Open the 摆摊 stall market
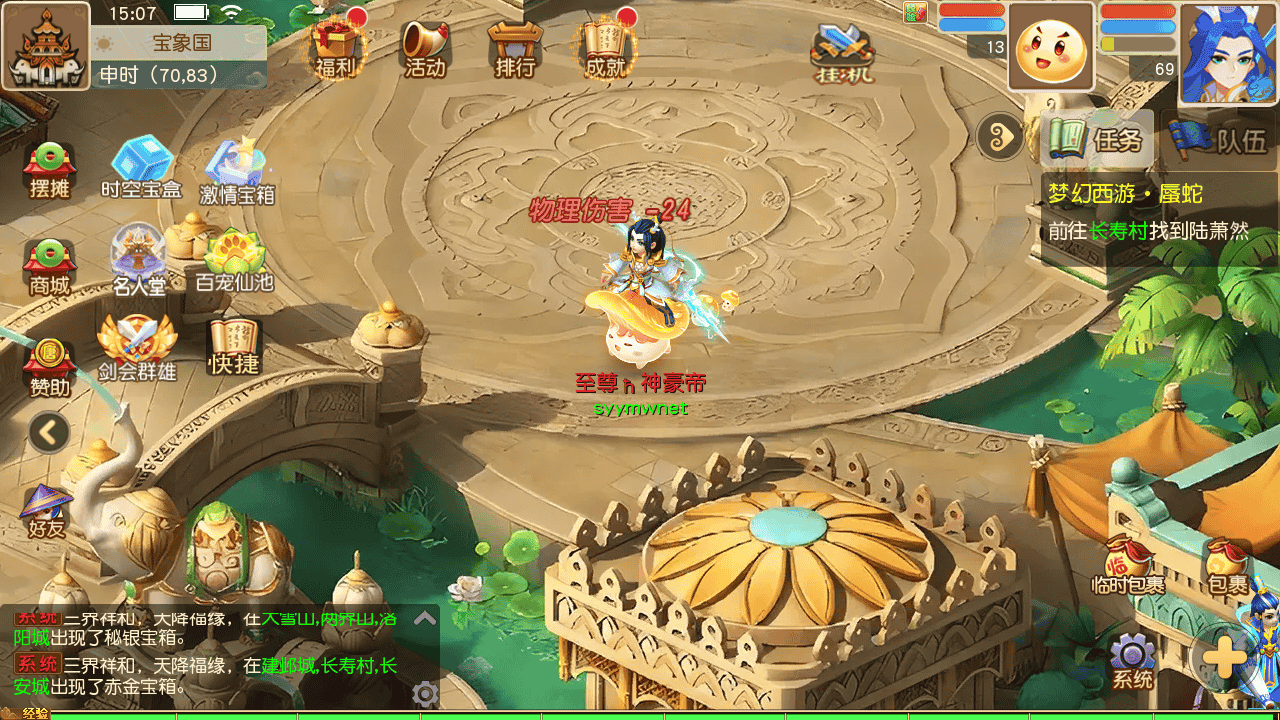Viewport: 1280px width, 720px height. tap(49, 168)
